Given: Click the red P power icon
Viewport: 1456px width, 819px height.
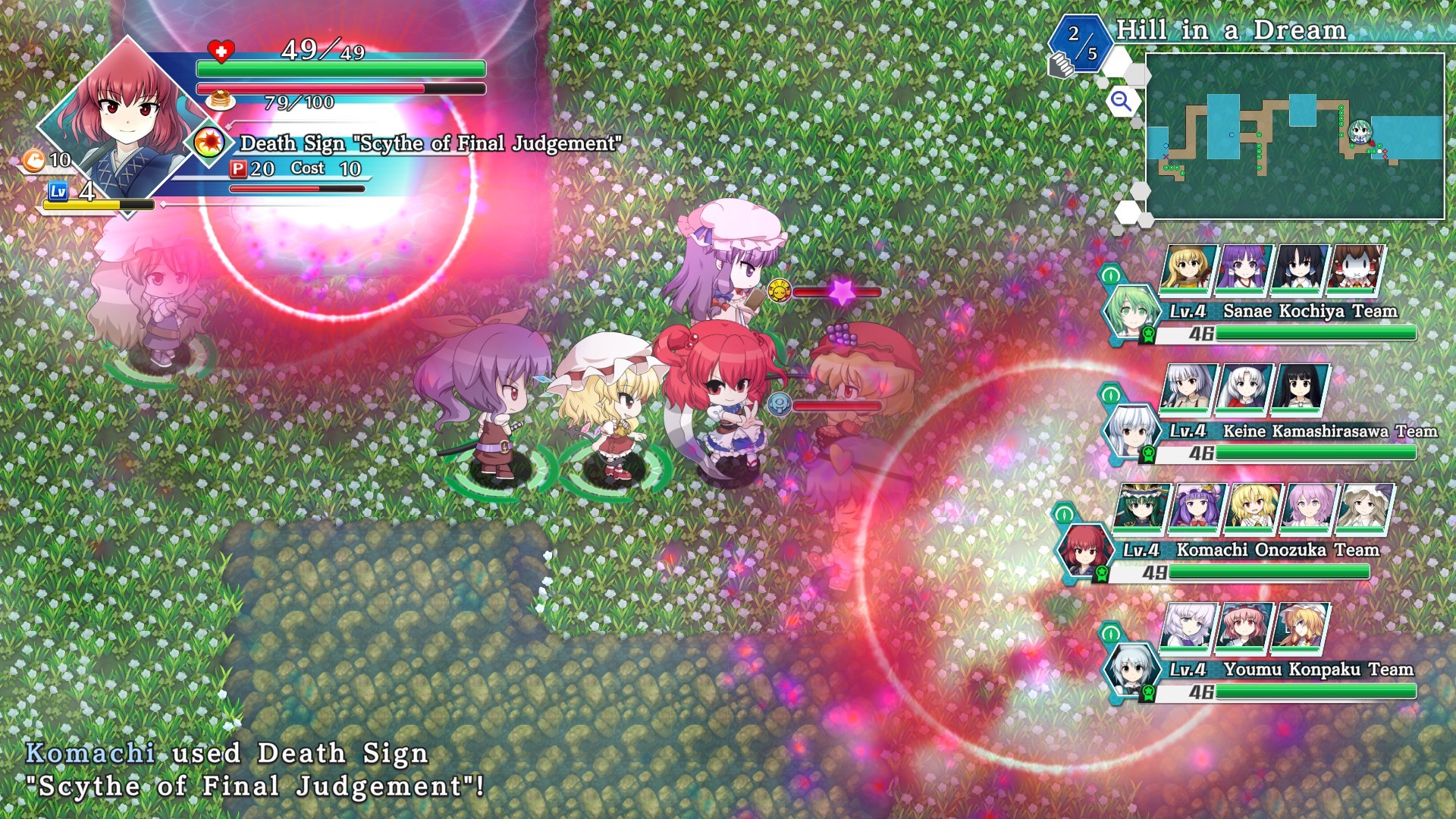Looking at the screenshot, I should click(239, 168).
